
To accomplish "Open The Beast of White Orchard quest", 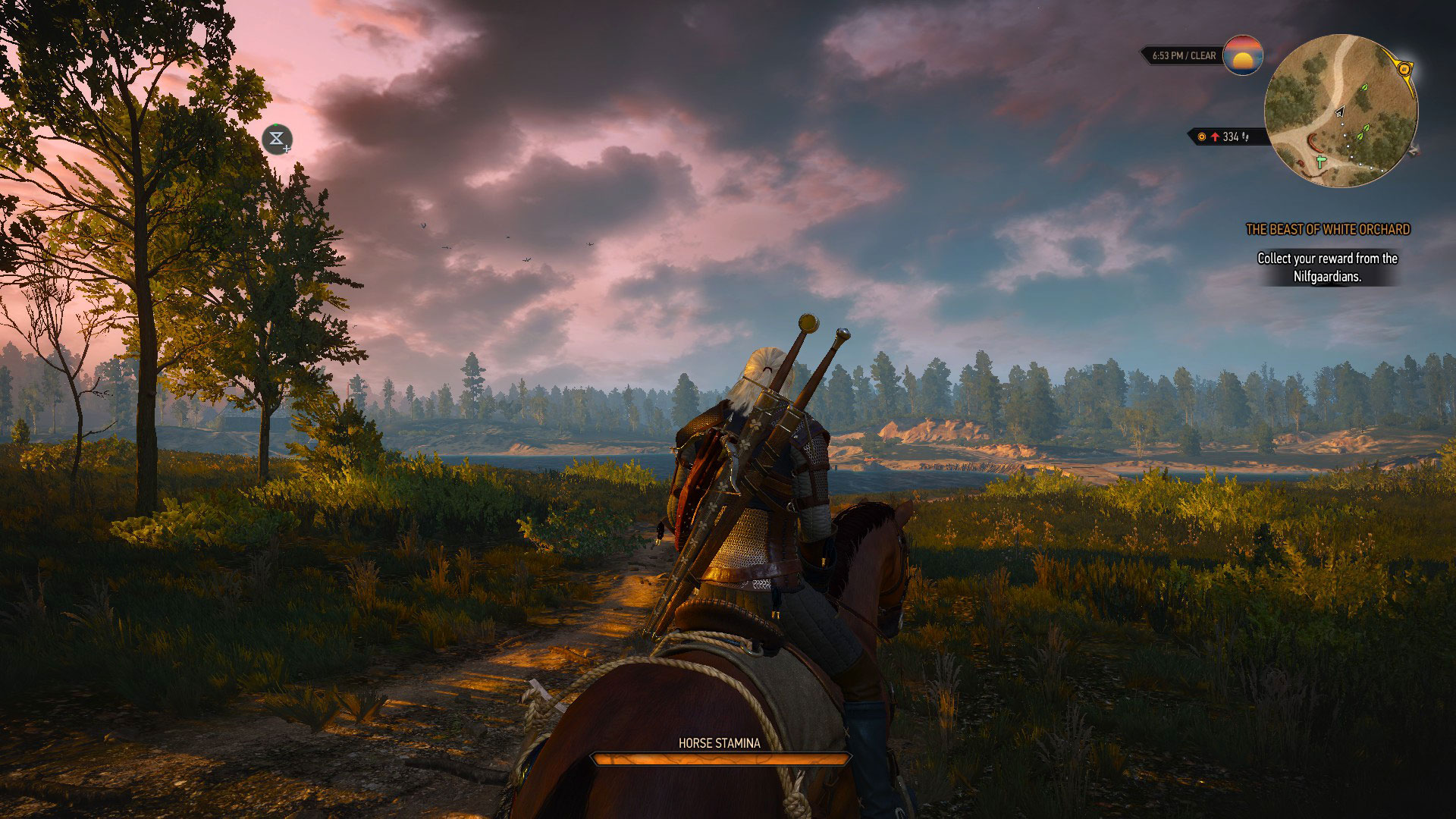I will point(1327,229).
